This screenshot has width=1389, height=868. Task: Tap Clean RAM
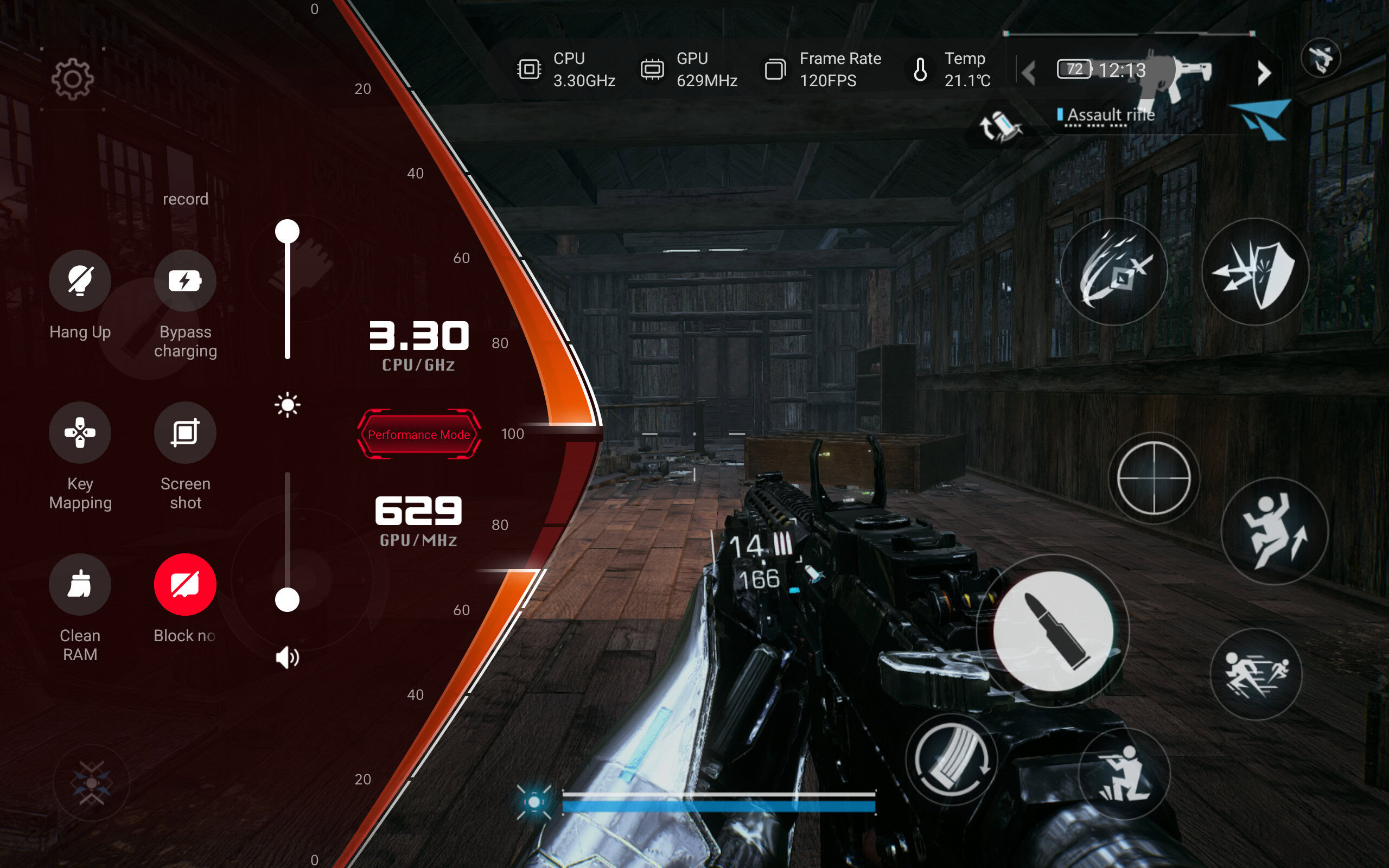pos(80,584)
